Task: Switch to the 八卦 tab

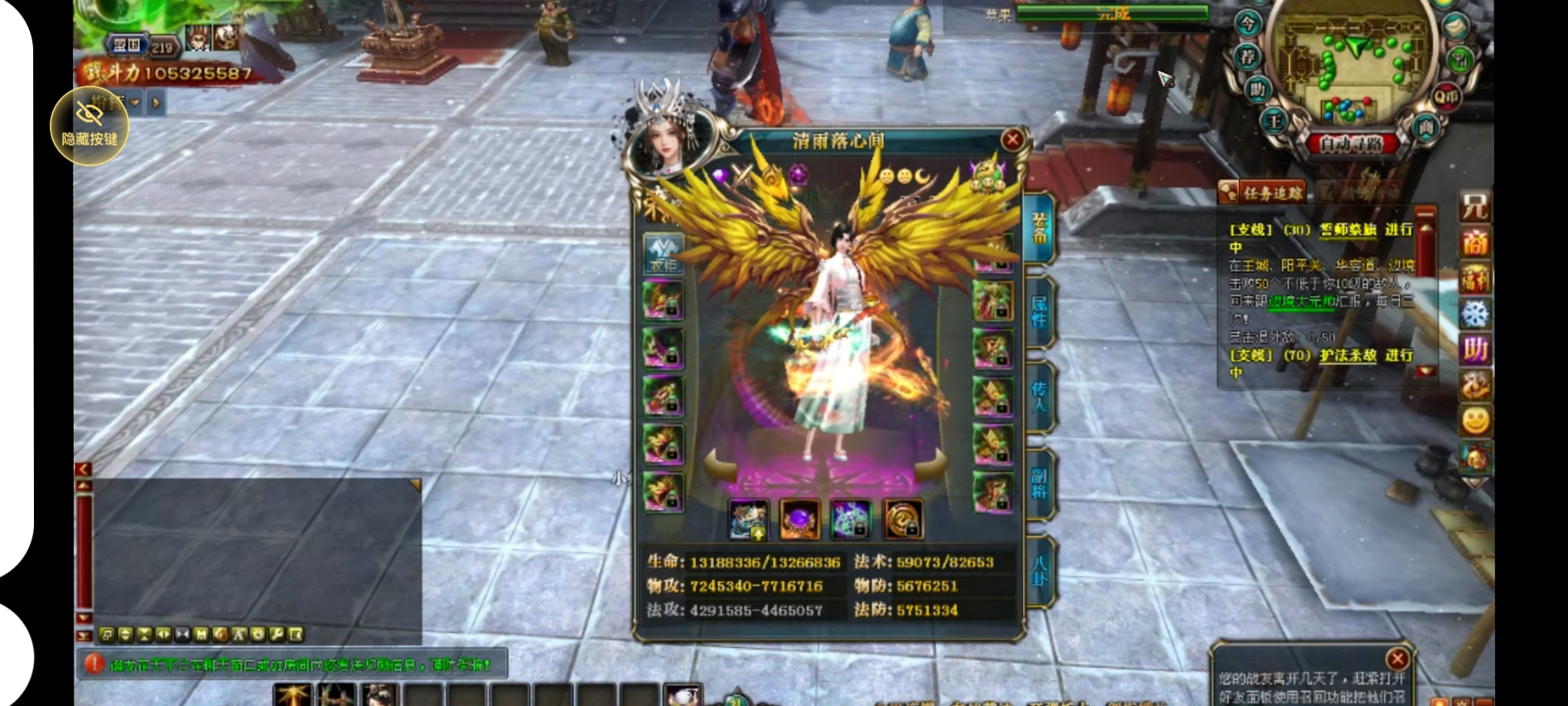Action: [1040, 570]
